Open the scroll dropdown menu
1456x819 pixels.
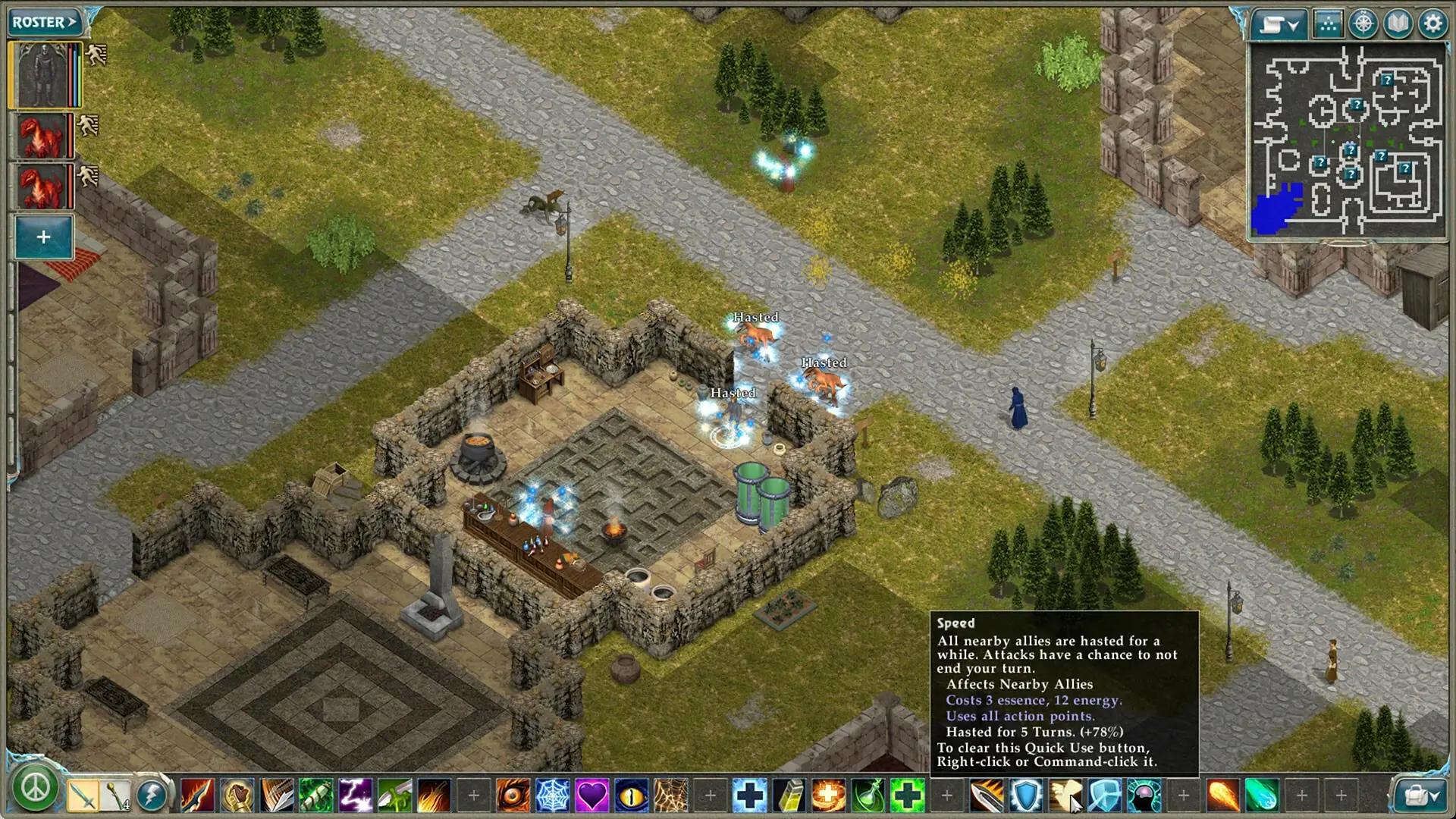(x=1279, y=24)
